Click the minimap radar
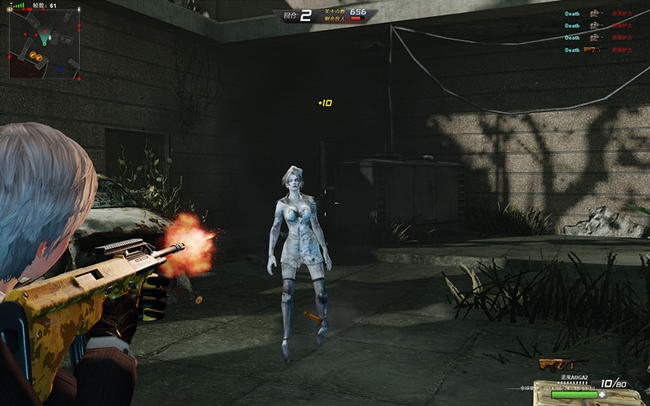Screen dimensions: 650x406 pyautogui.click(x=43, y=45)
